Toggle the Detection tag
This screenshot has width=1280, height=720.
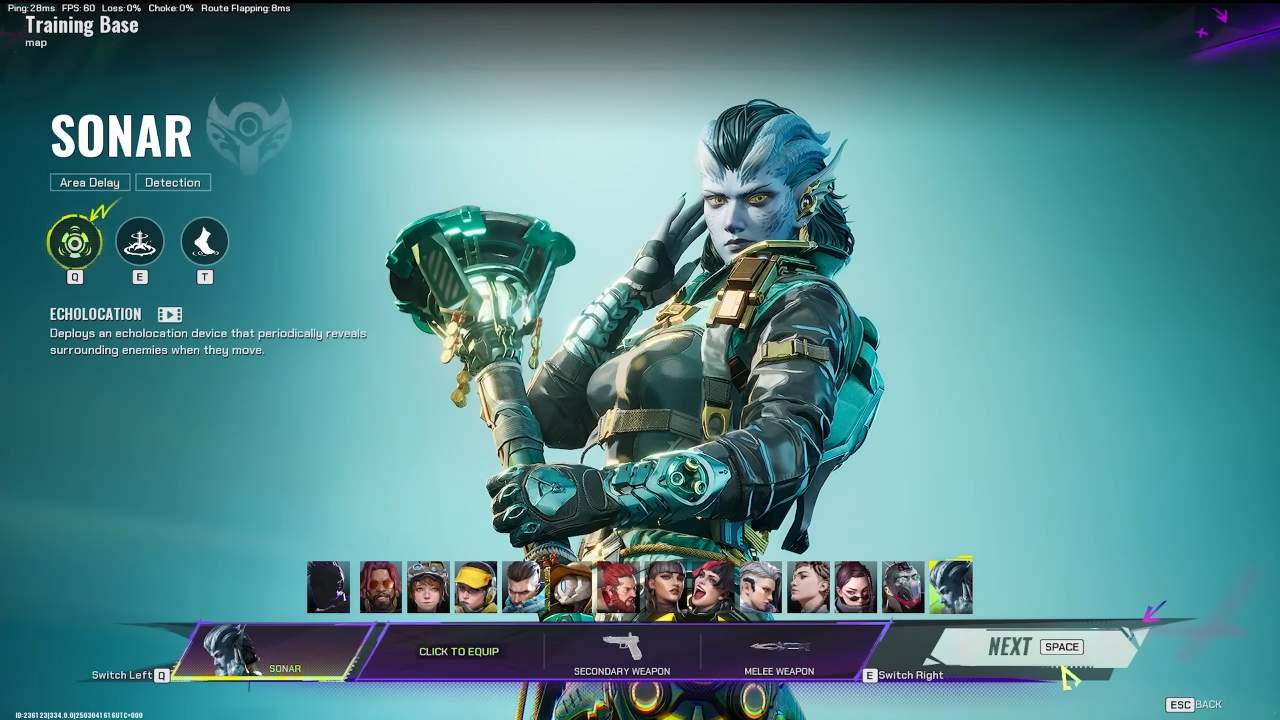(x=173, y=182)
